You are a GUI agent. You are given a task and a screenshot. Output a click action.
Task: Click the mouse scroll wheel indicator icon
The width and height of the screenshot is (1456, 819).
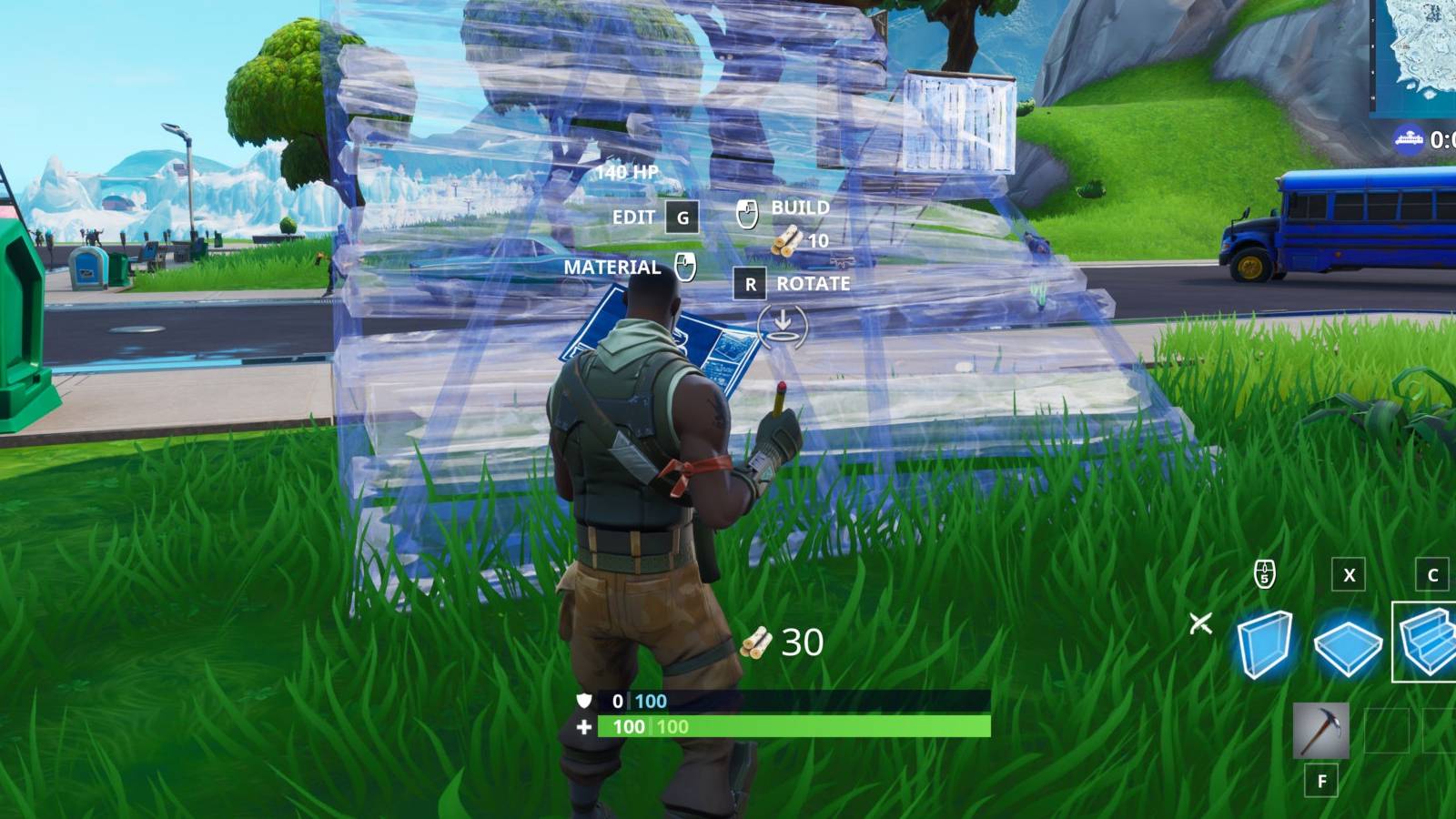(1264, 573)
